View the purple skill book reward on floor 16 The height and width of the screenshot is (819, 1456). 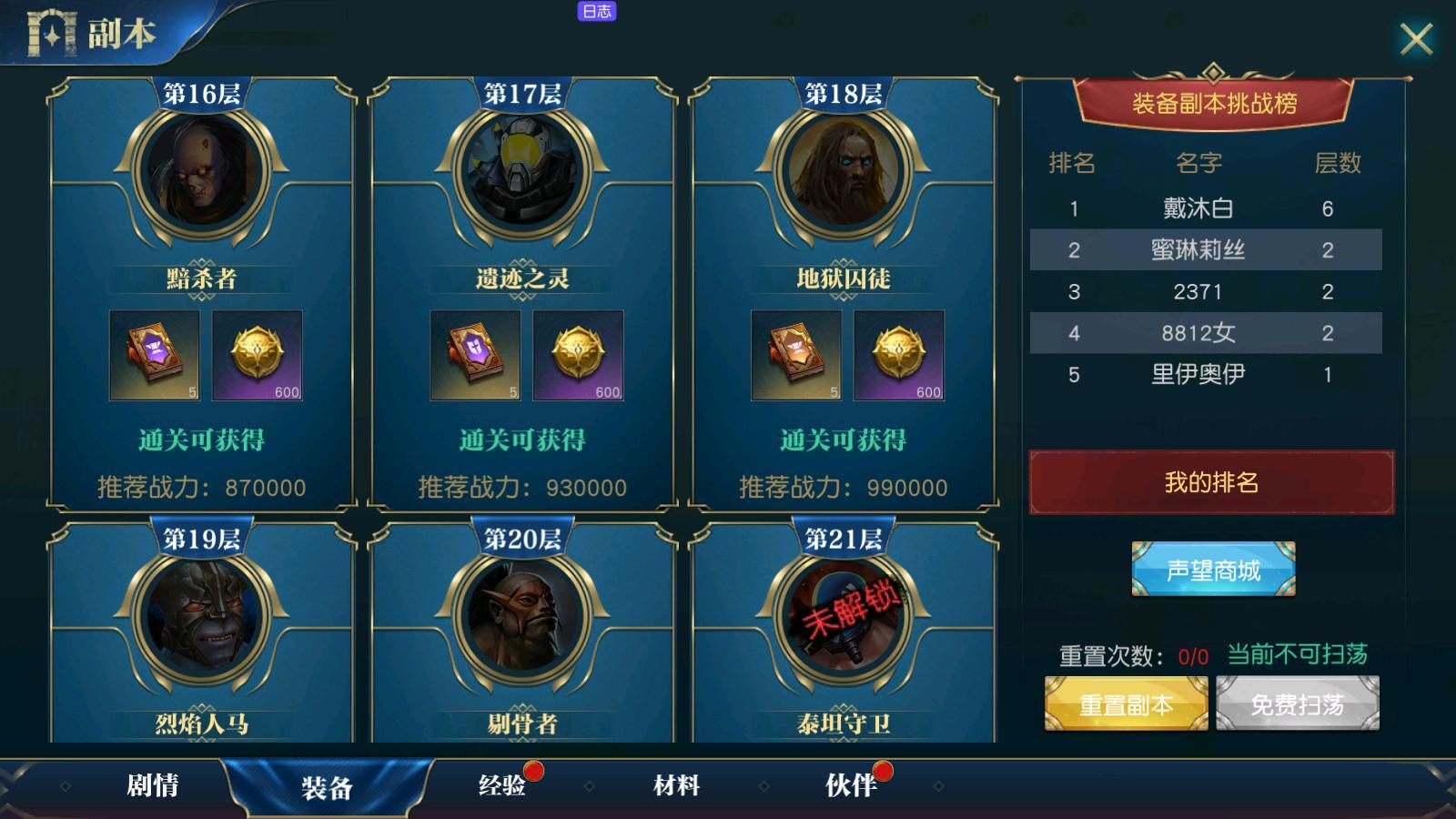[x=155, y=355]
